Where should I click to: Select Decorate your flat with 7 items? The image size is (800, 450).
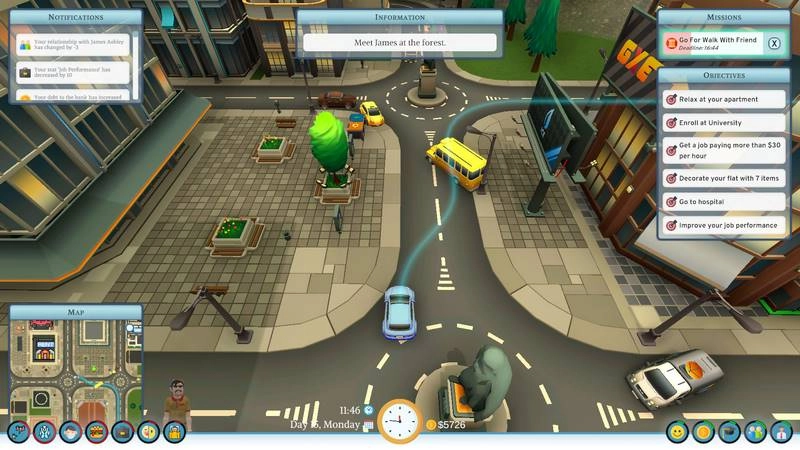tap(724, 178)
